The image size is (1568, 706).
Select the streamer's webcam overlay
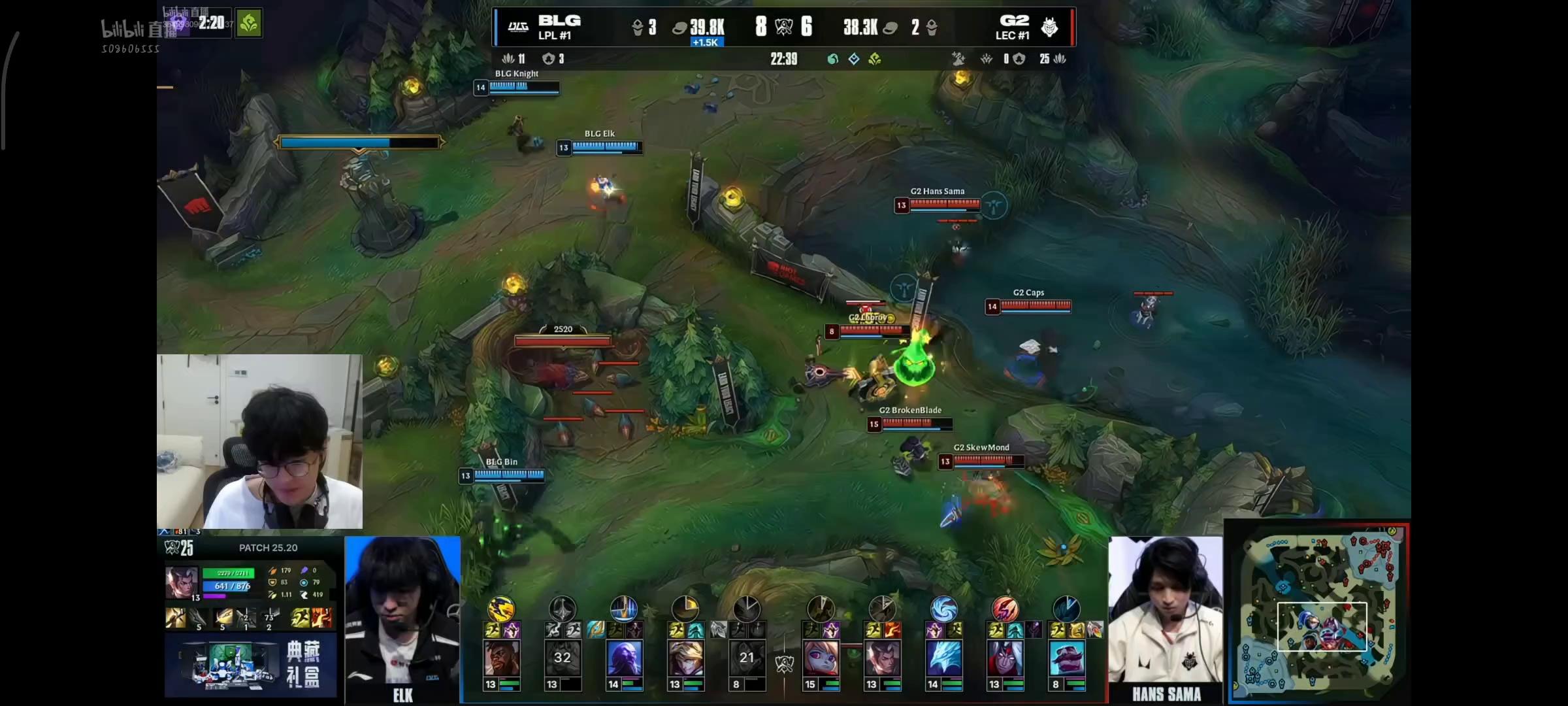[259, 441]
